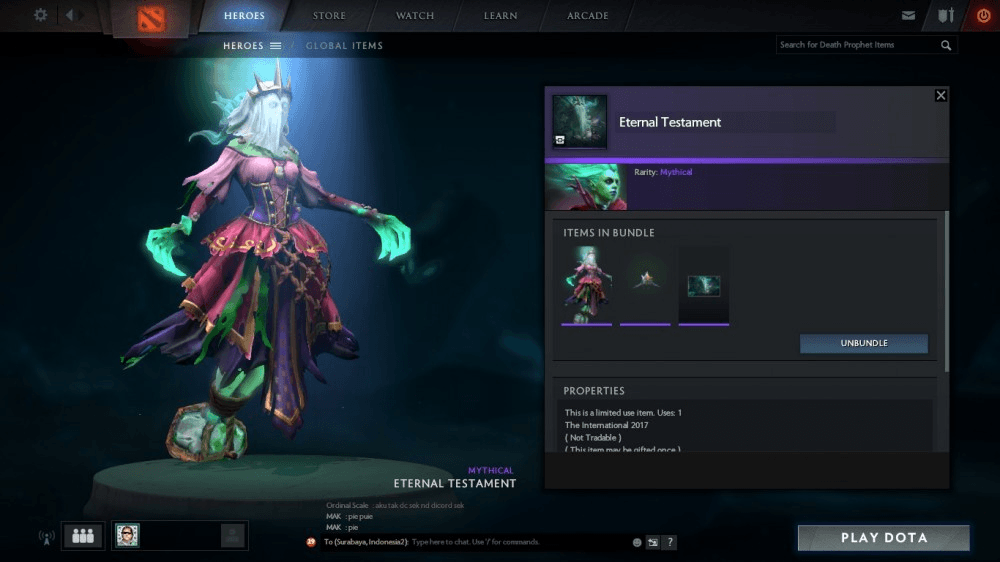
Task: Open the settings gear menu
Action: pos(41,15)
